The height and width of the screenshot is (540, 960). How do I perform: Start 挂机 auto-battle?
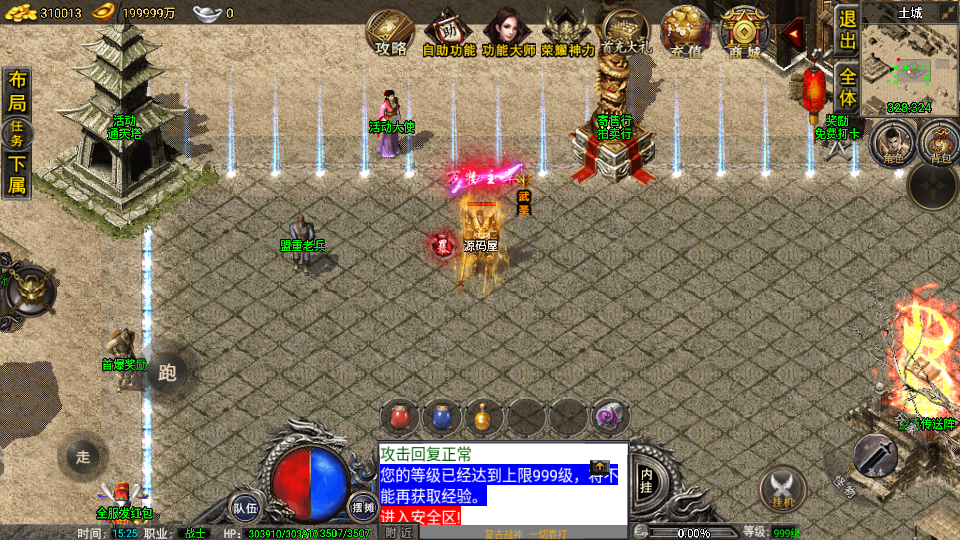[783, 487]
